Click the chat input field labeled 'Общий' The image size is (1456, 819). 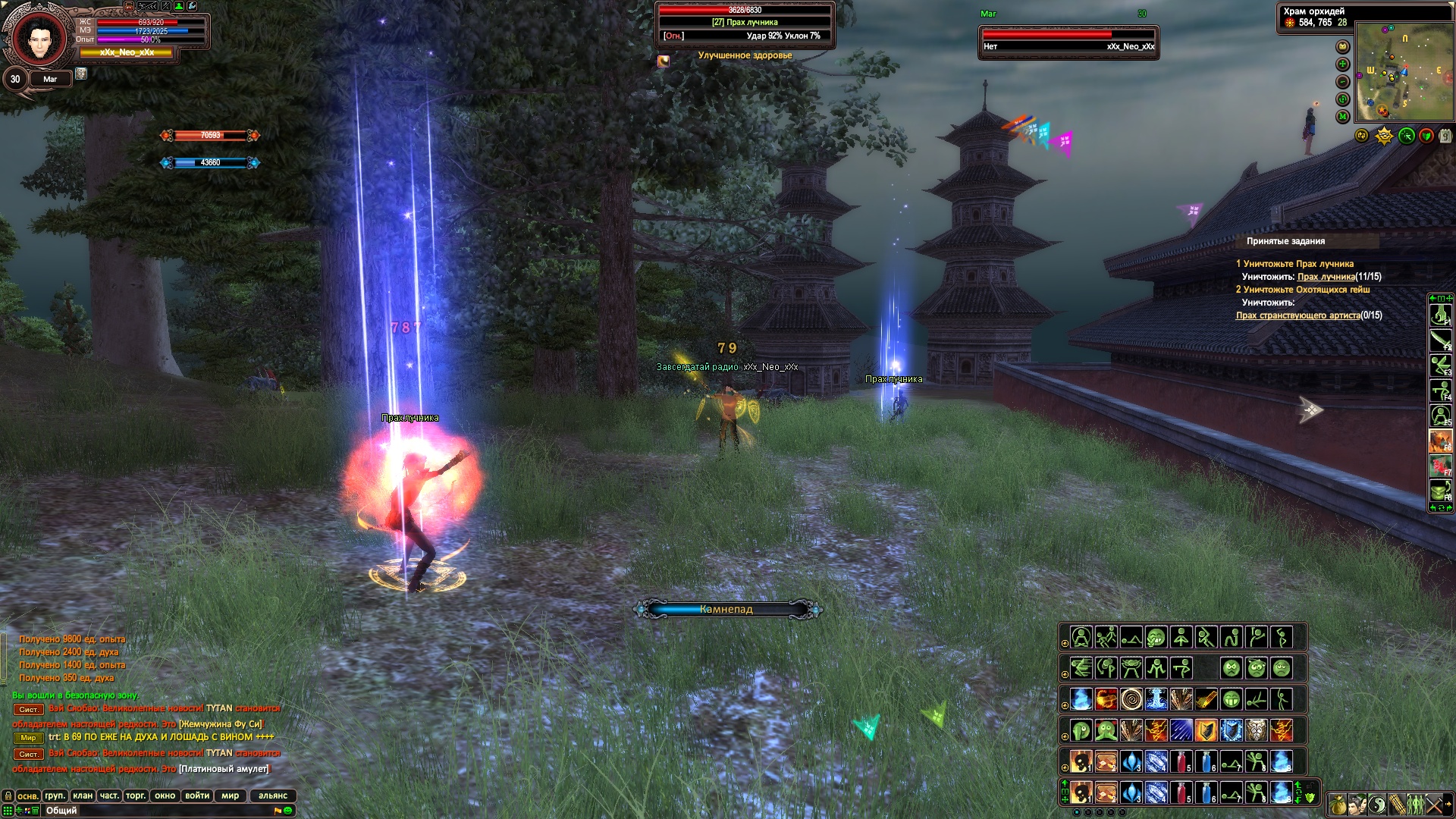tap(152, 811)
